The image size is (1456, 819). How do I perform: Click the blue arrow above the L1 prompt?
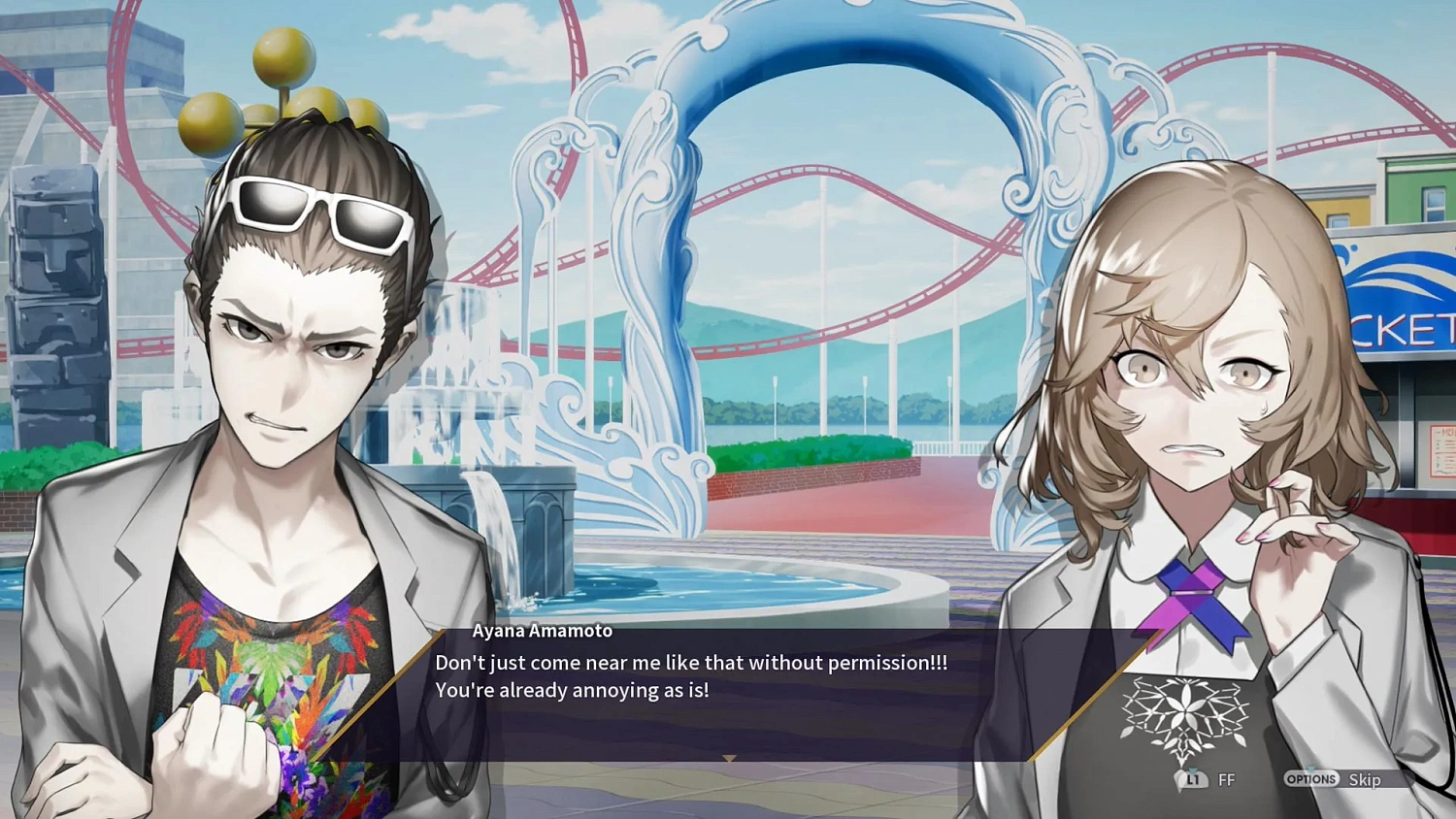1195,770
